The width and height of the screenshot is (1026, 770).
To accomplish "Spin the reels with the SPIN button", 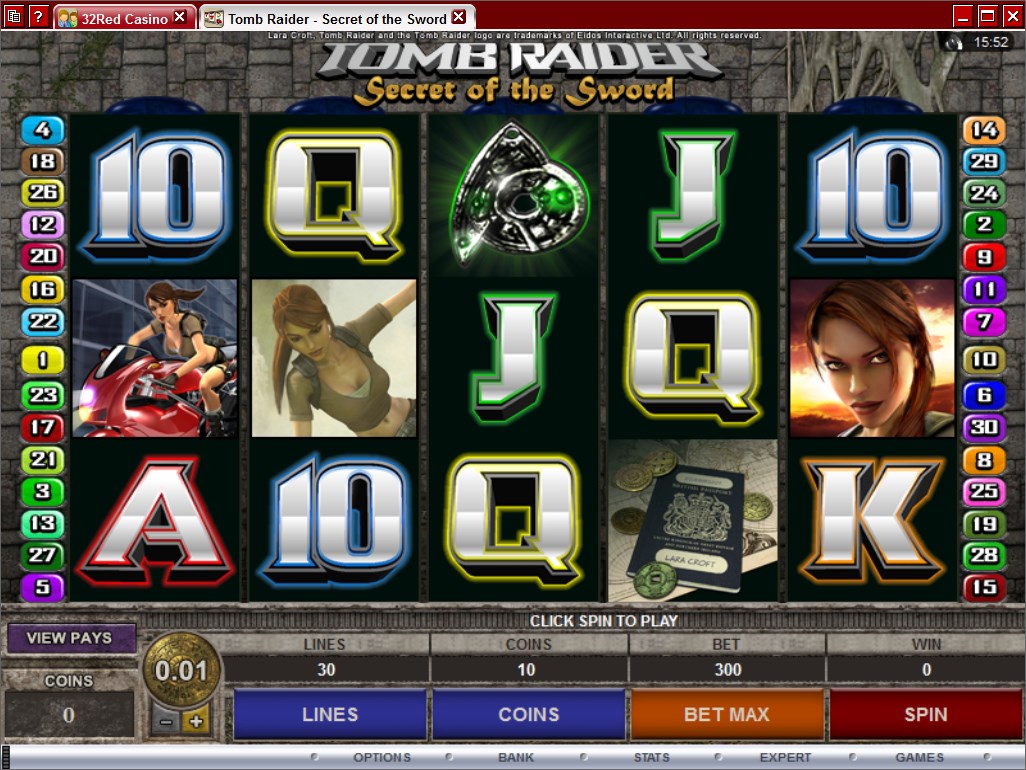I will pyautogui.click(x=925, y=714).
